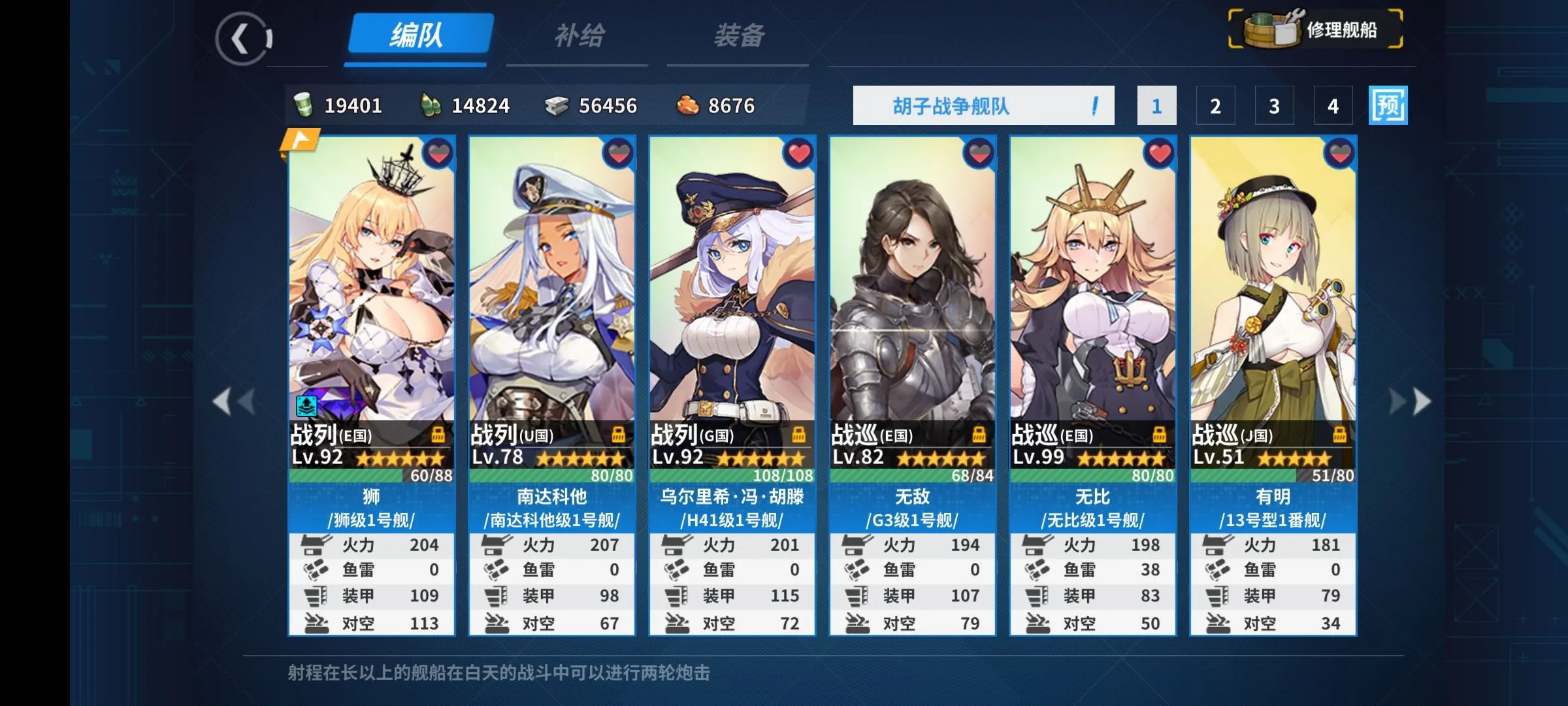
Task: Go to the previous fleet with left arrows
Action: 234,401
